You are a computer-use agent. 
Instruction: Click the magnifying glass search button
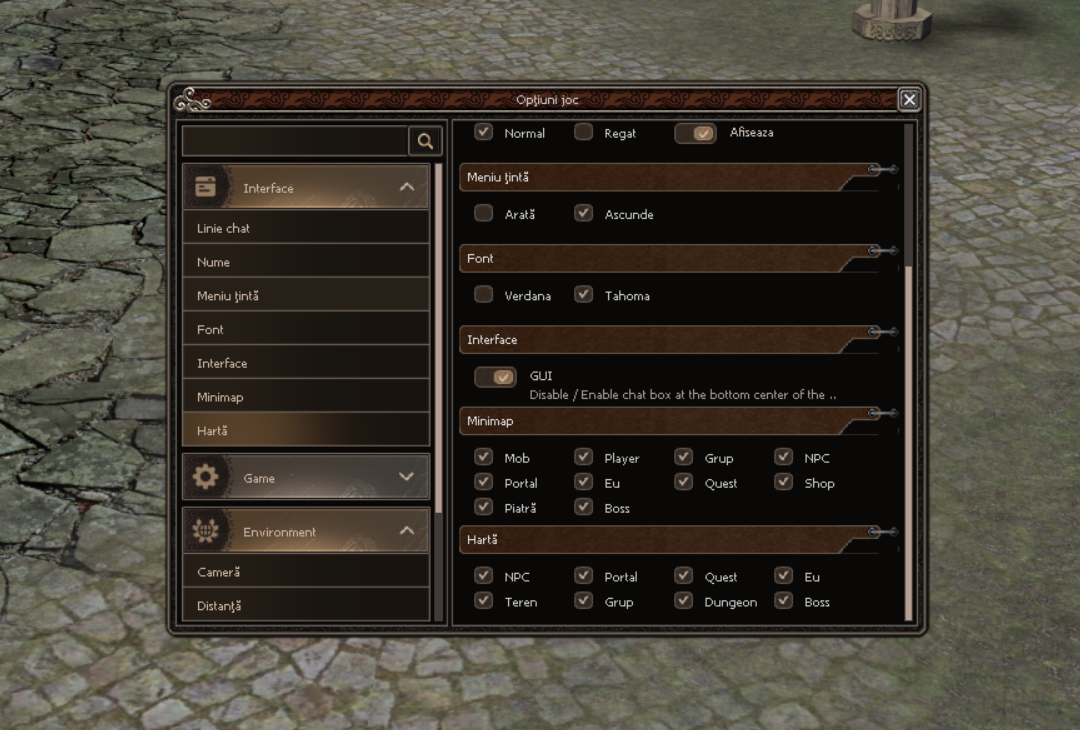coord(425,141)
